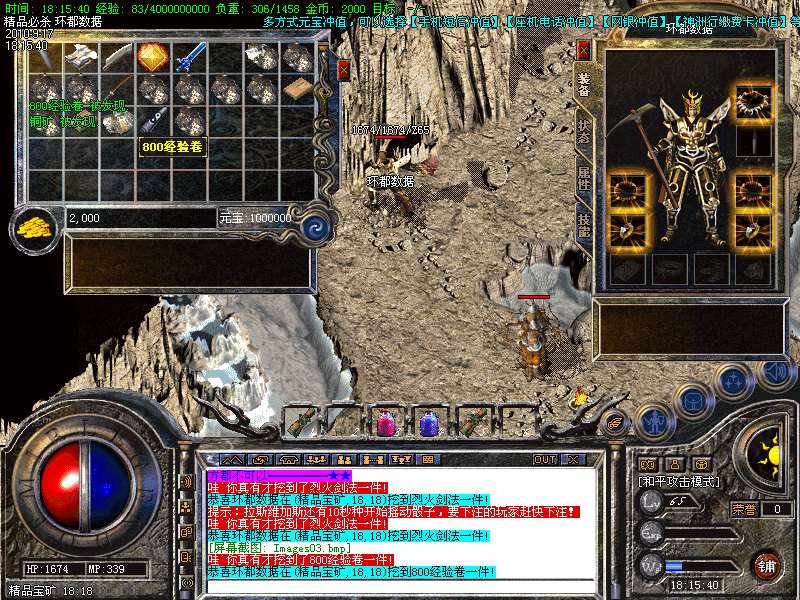Click the OUT button above chat
The width and height of the screenshot is (800, 600).
(x=545, y=459)
